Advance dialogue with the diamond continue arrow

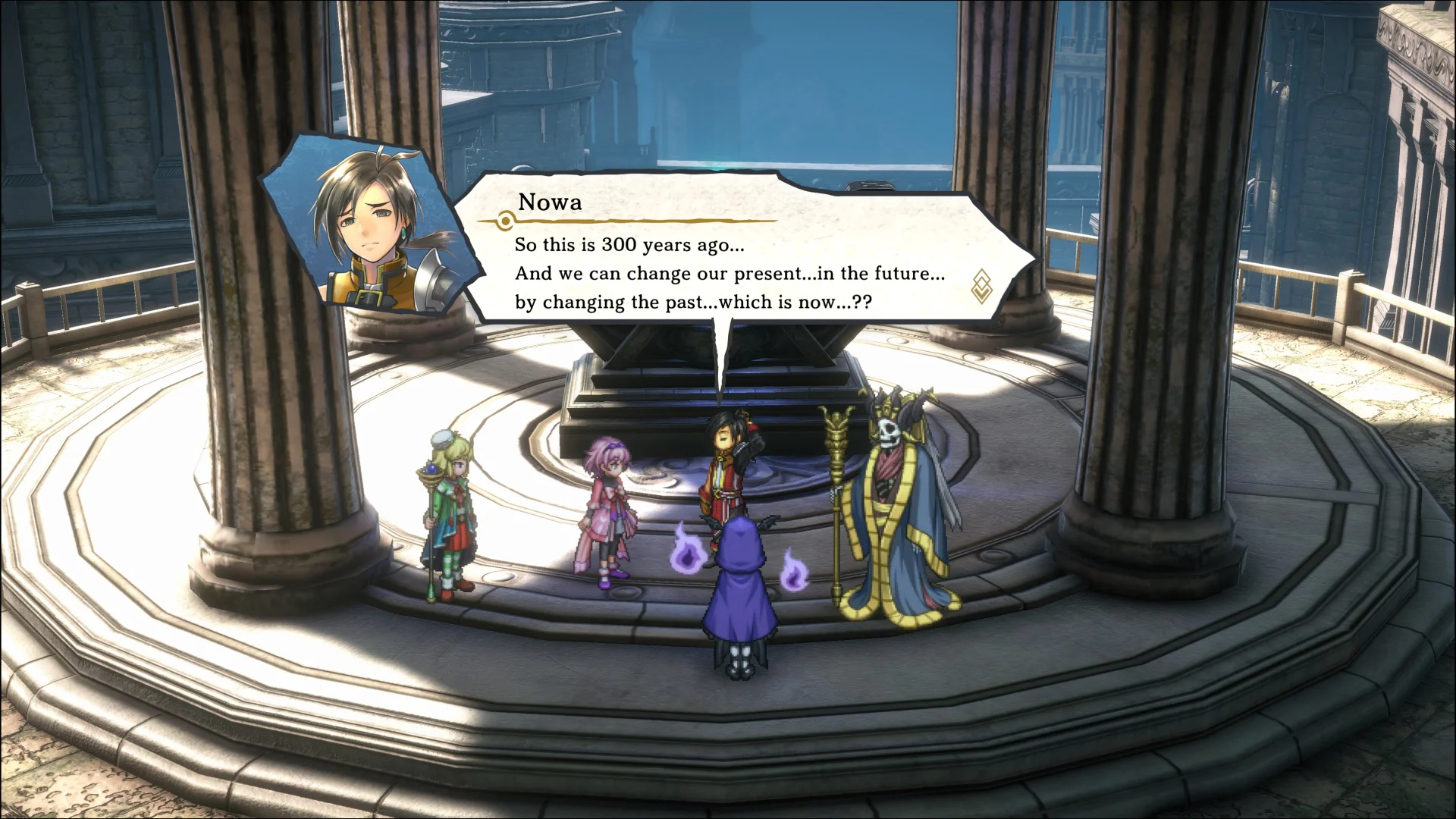coord(981,286)
